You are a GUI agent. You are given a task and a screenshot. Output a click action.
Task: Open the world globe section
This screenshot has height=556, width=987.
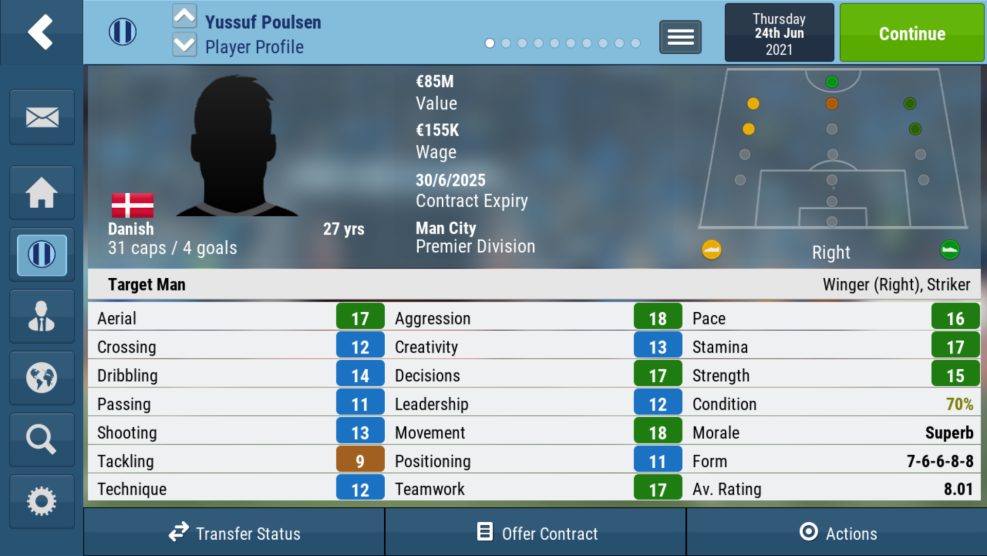(41, 378)
